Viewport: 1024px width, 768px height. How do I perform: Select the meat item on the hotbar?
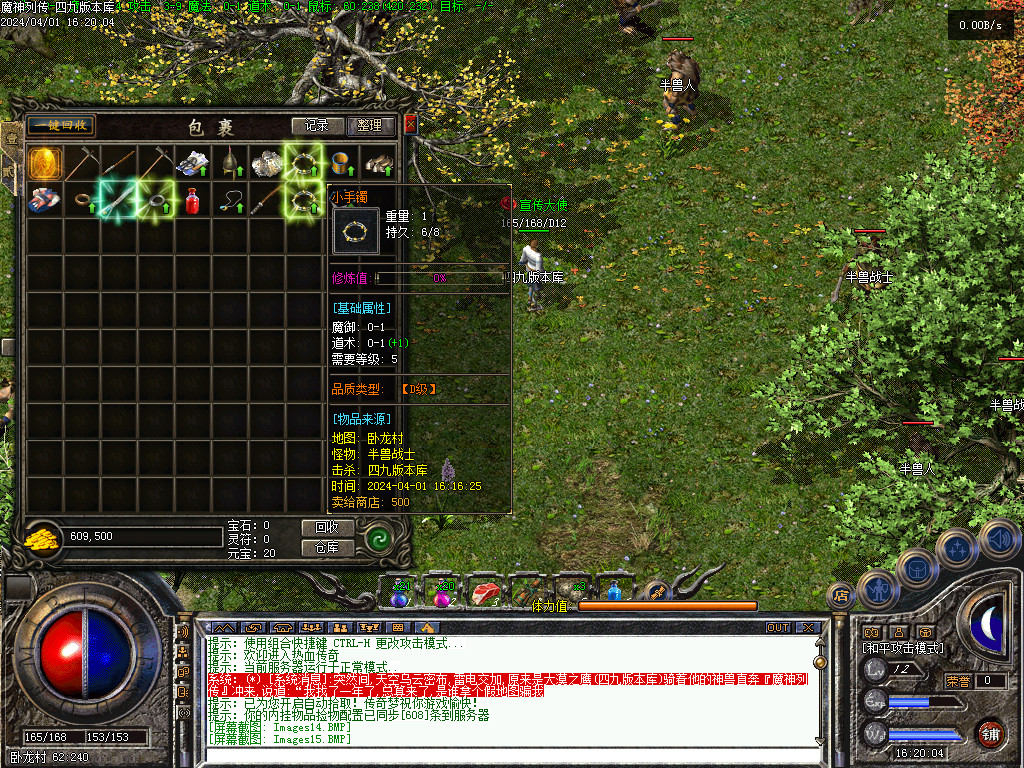point(485,593)
